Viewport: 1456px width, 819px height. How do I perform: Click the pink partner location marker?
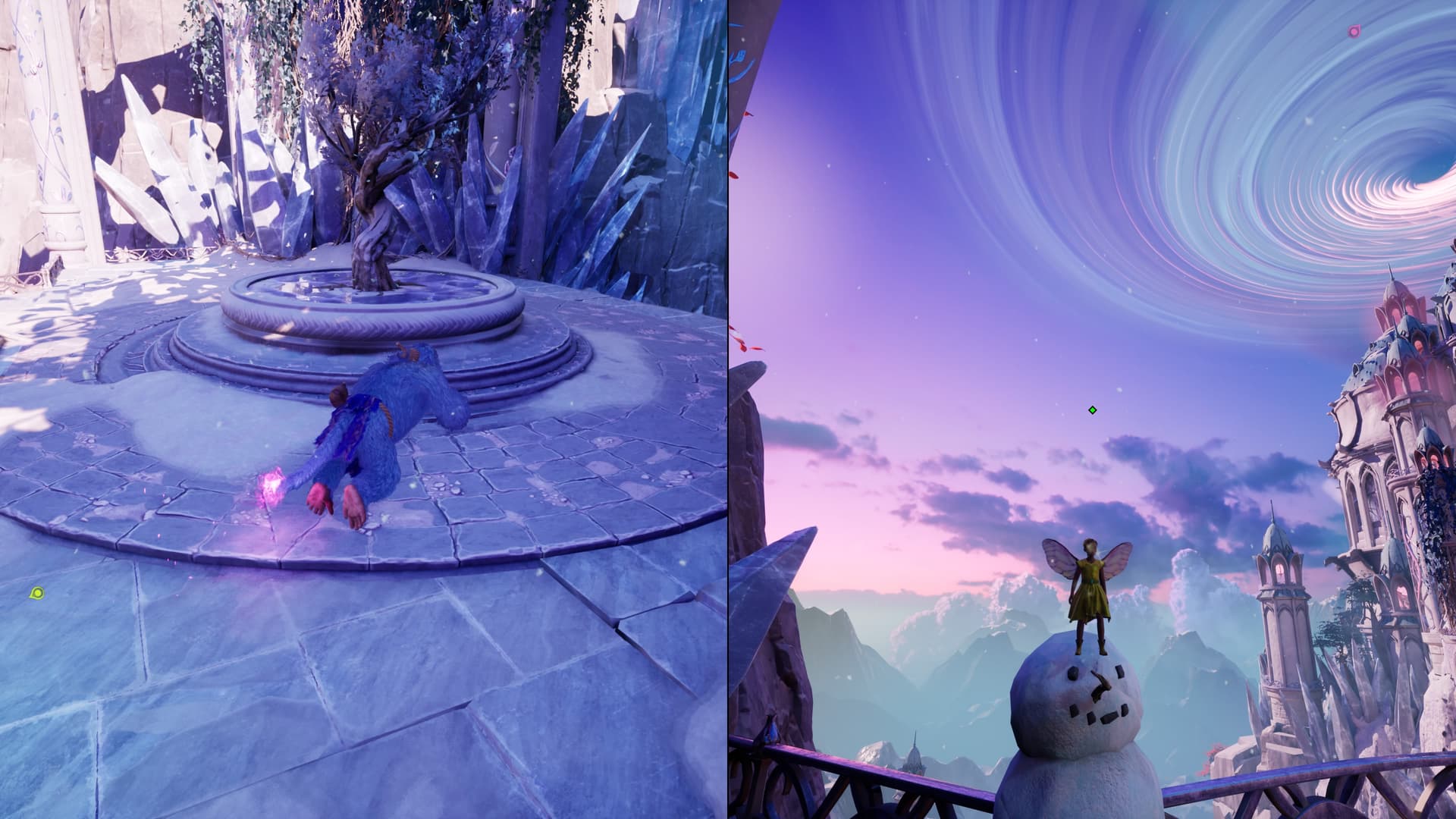click(1354, 32)
